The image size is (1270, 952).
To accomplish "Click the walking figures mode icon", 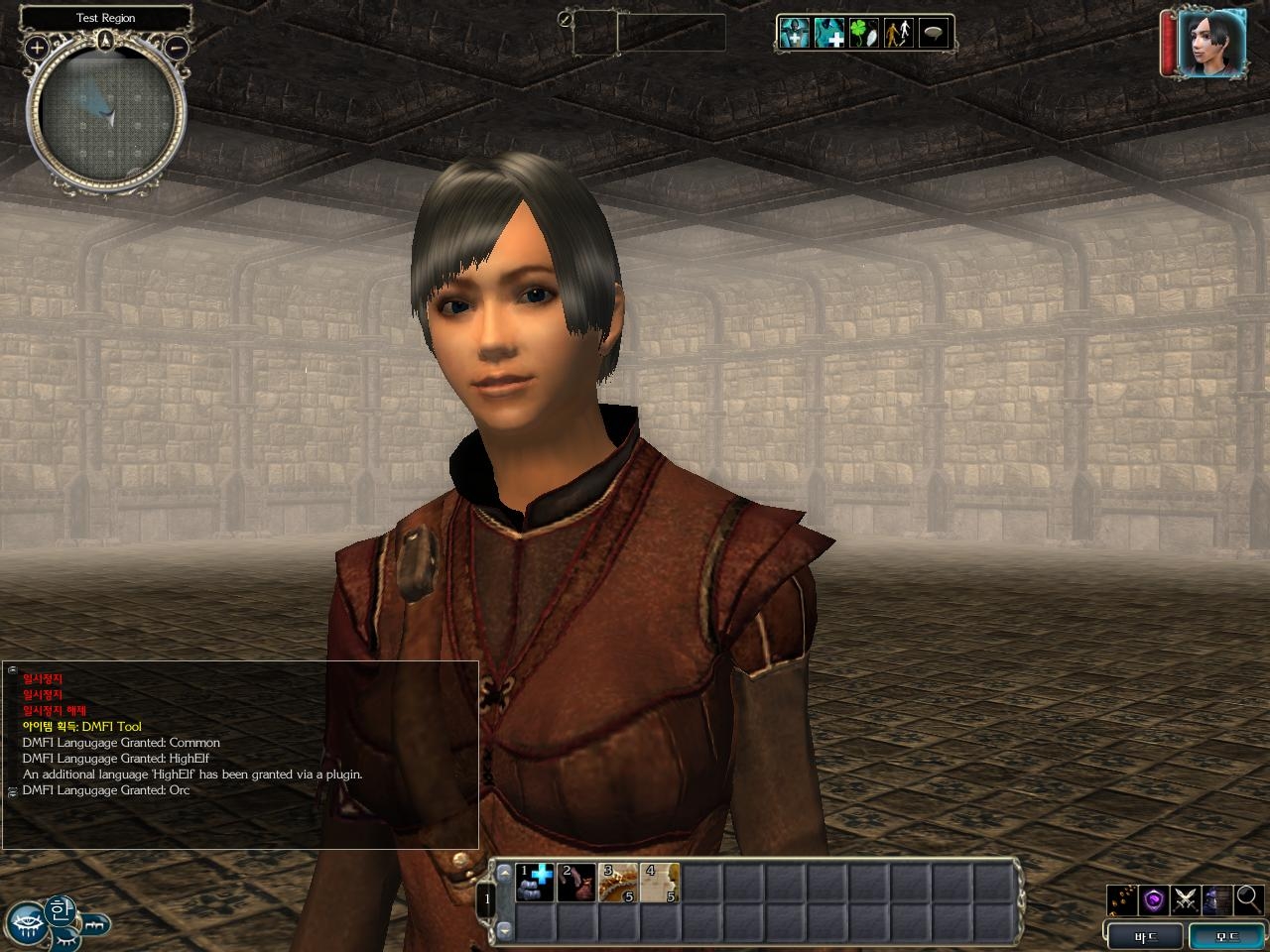I will pyautogui.click(x=899, y=33).
